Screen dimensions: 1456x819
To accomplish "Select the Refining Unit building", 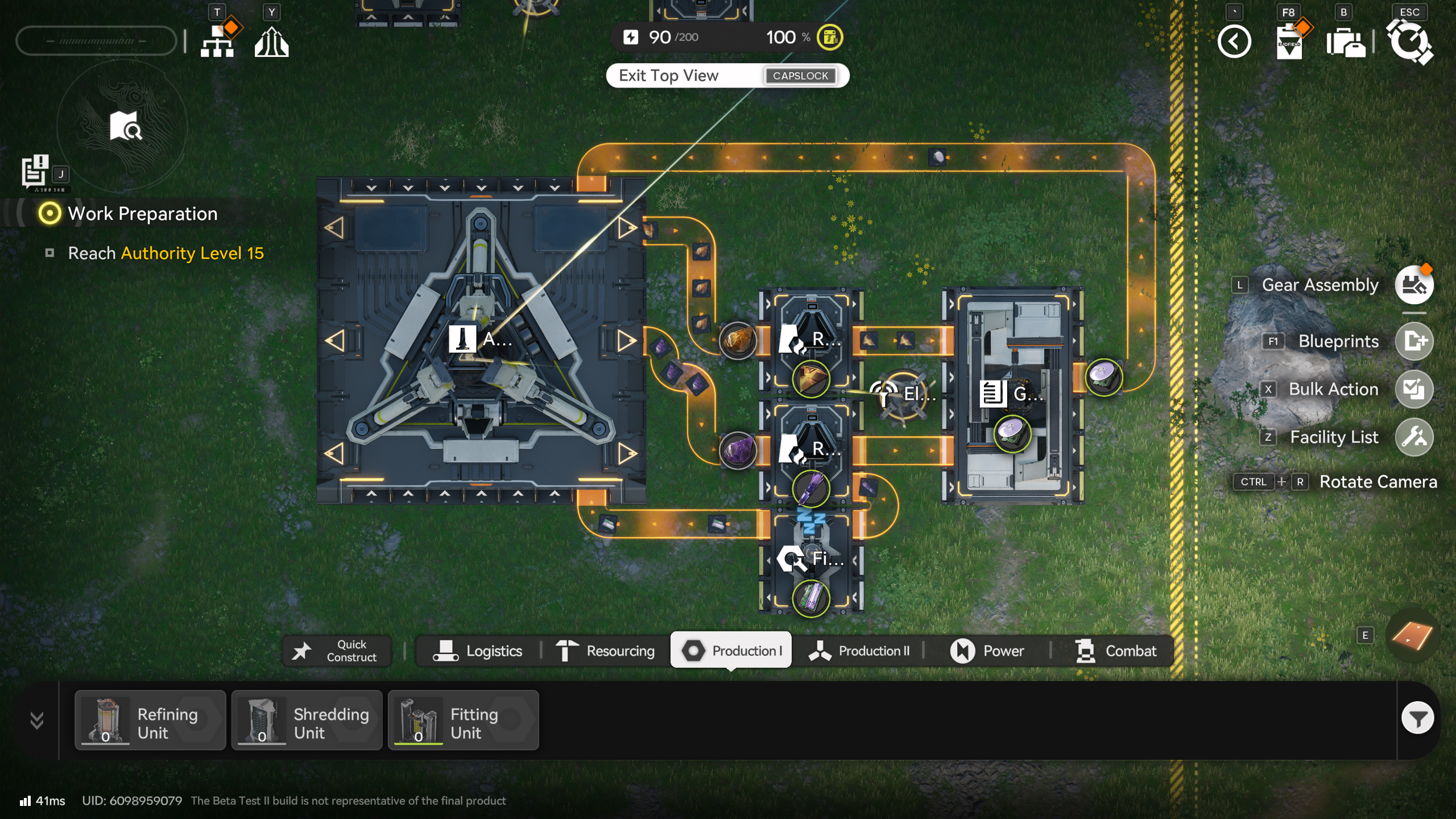I will [150, 720].
